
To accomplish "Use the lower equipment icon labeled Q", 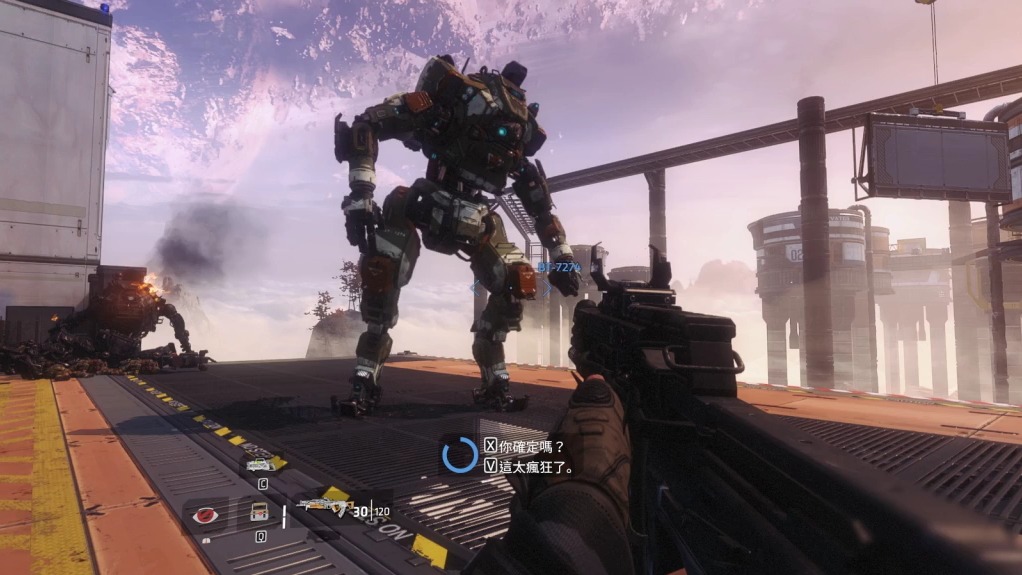I will coord(259,513).
